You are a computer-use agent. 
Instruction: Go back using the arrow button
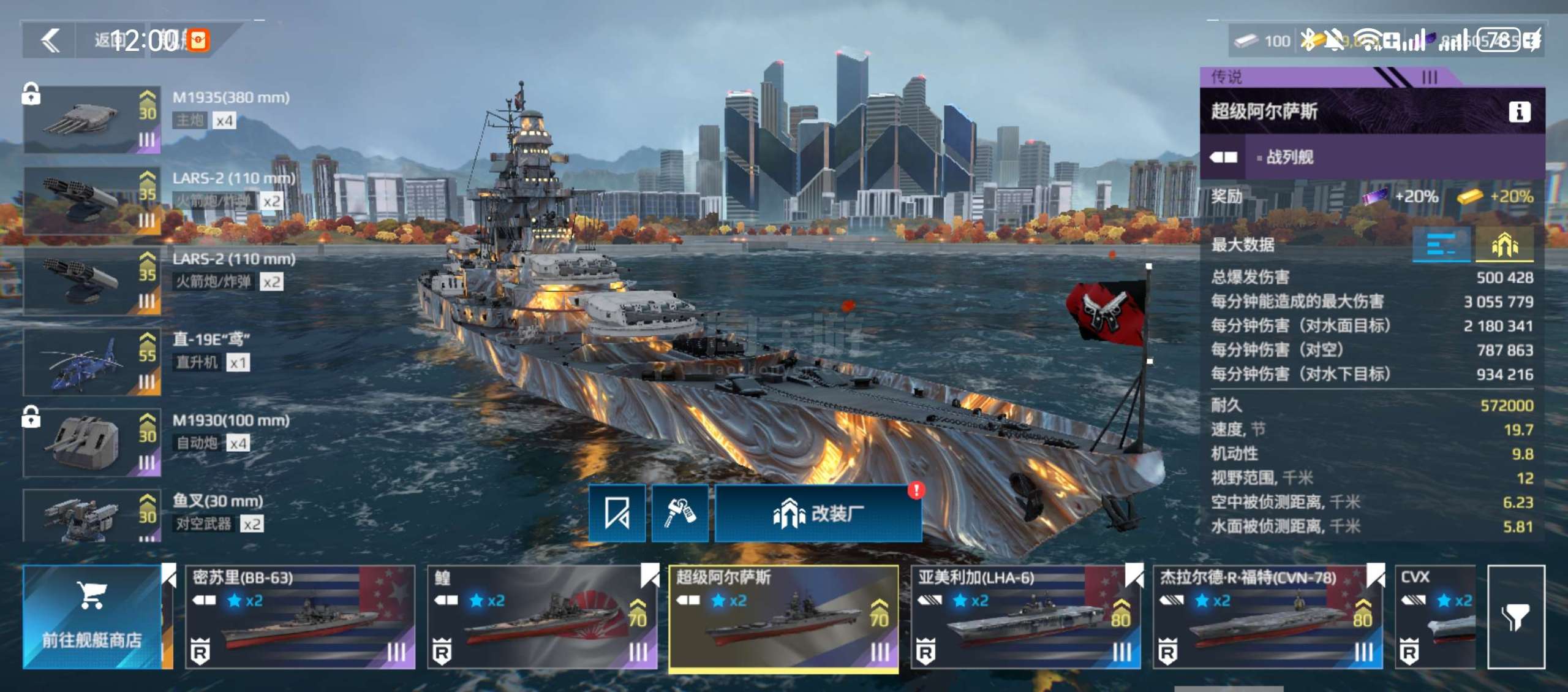[50, 41]
